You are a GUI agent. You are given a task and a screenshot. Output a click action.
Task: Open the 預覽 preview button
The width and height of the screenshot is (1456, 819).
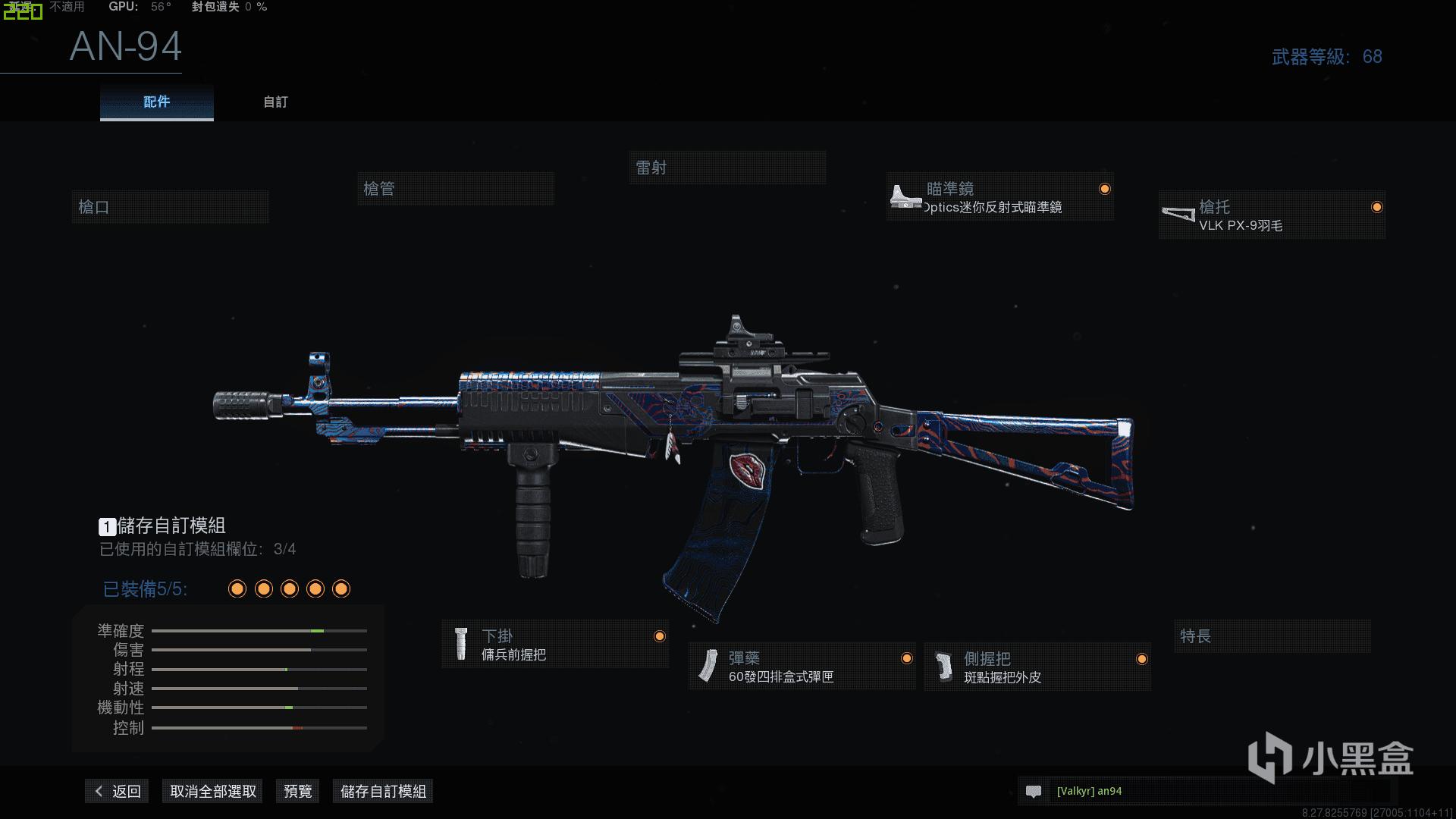[x=297, y=791]
